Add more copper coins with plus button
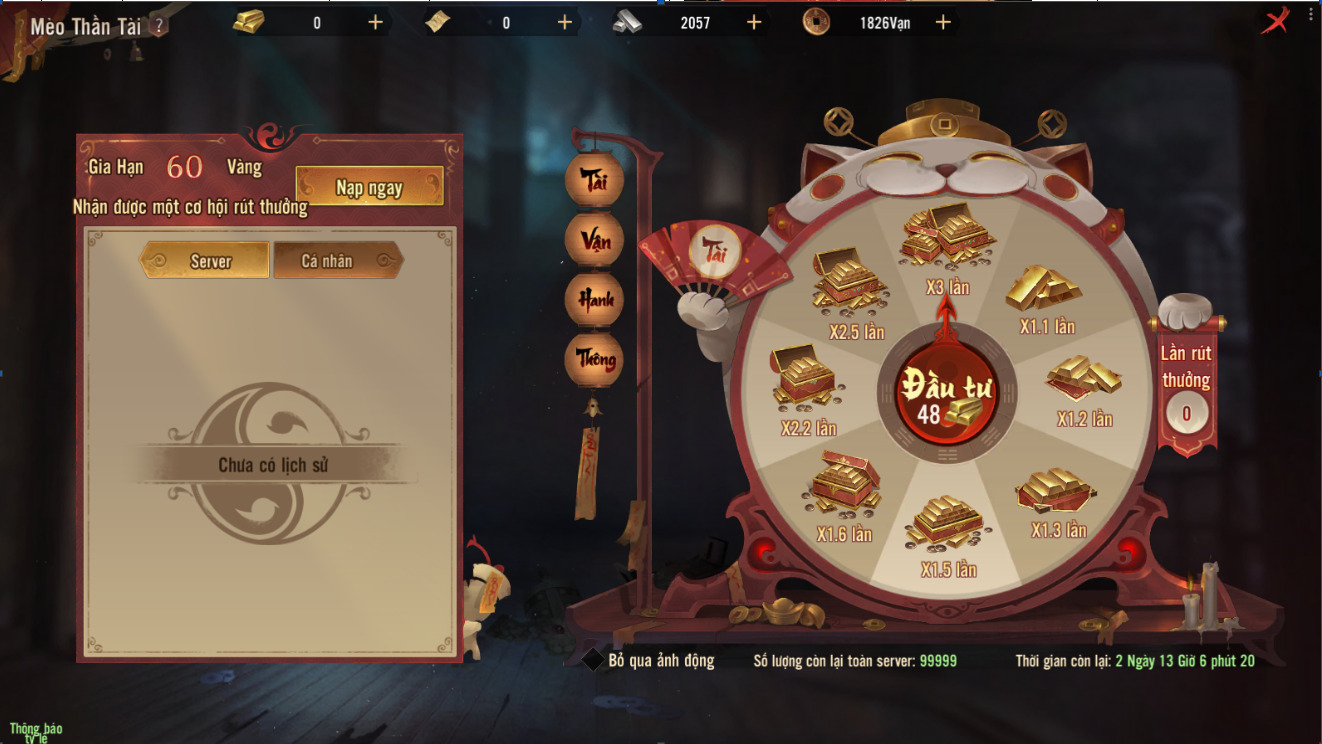Screen dimensions: 1322x744 click(x=943, y=22)
